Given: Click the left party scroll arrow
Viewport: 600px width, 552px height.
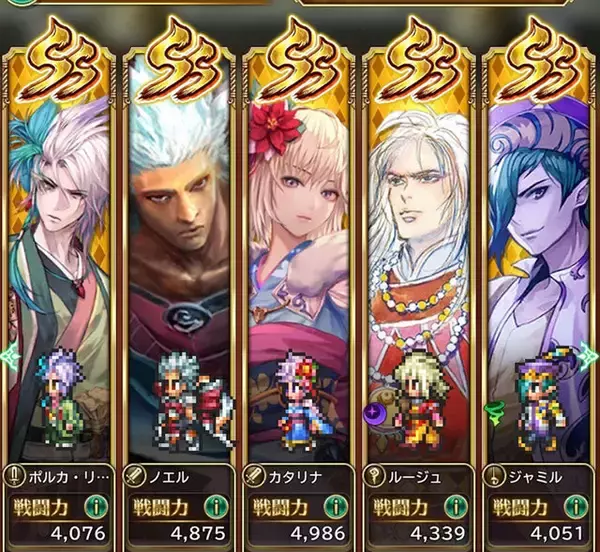Looking at the screenshot, I should tap(8, 352).
